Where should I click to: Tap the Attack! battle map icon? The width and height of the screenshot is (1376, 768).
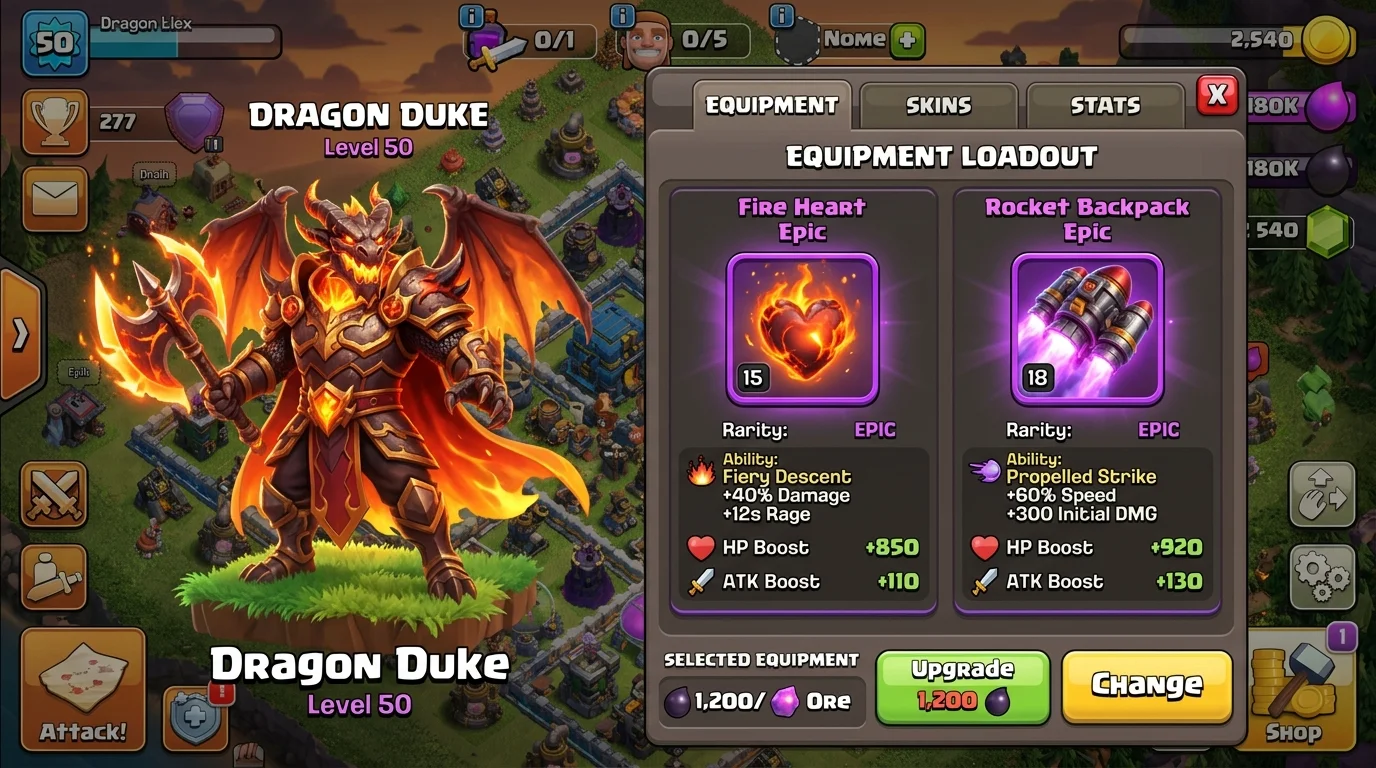click(x=83, y=690)
